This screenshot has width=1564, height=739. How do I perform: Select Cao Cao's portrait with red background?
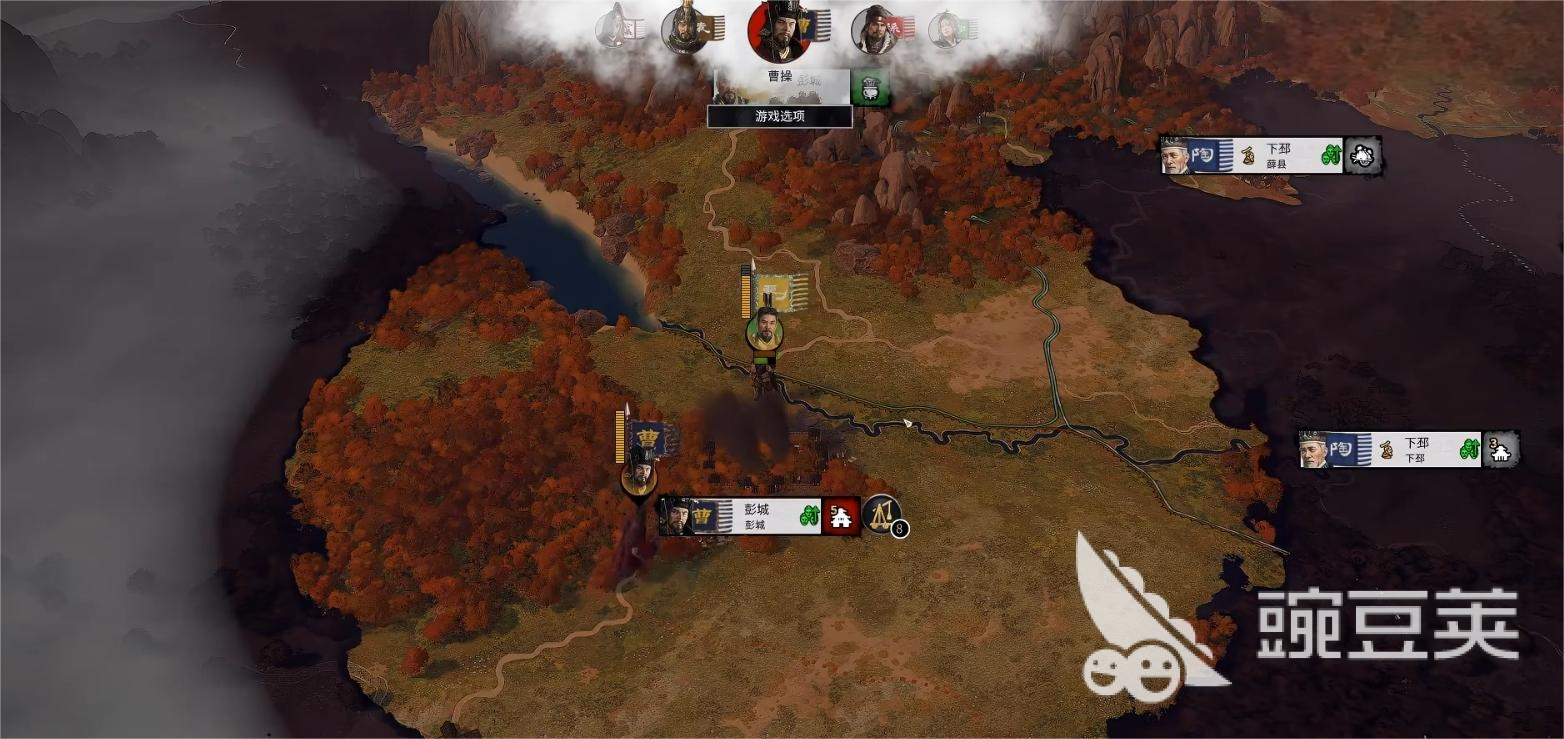[x=777, y=31]
